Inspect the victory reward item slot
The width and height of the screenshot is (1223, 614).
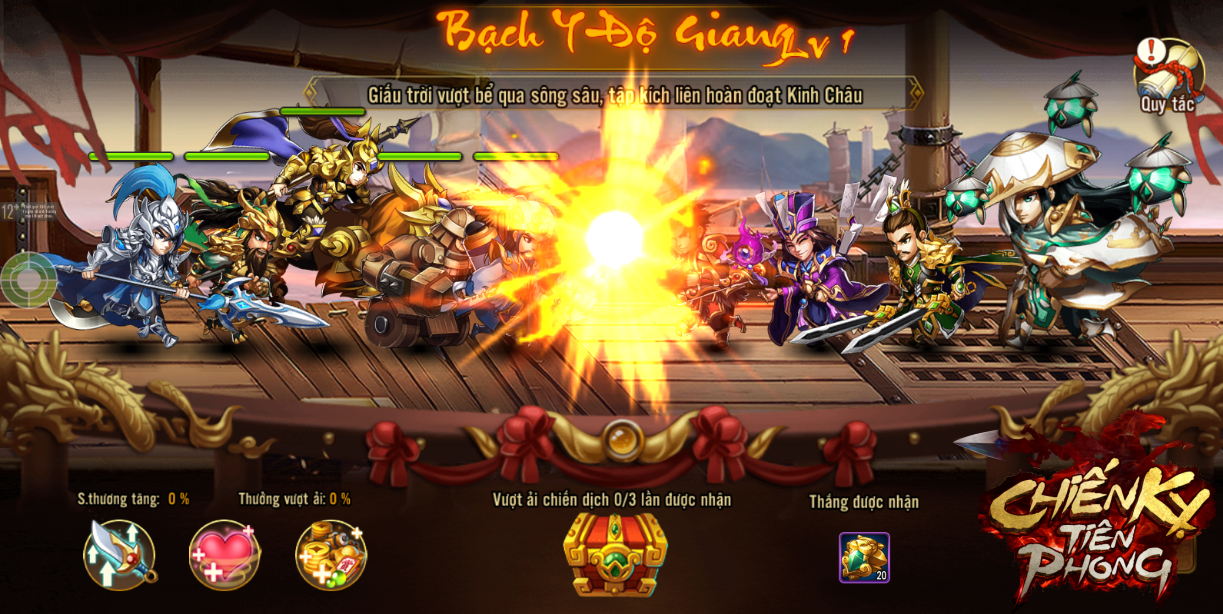(864, 557)
